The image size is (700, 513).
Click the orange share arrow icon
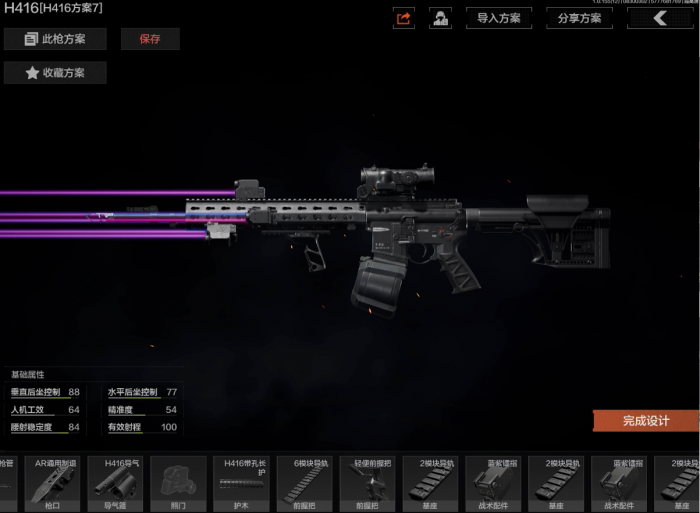click(403, 18)
